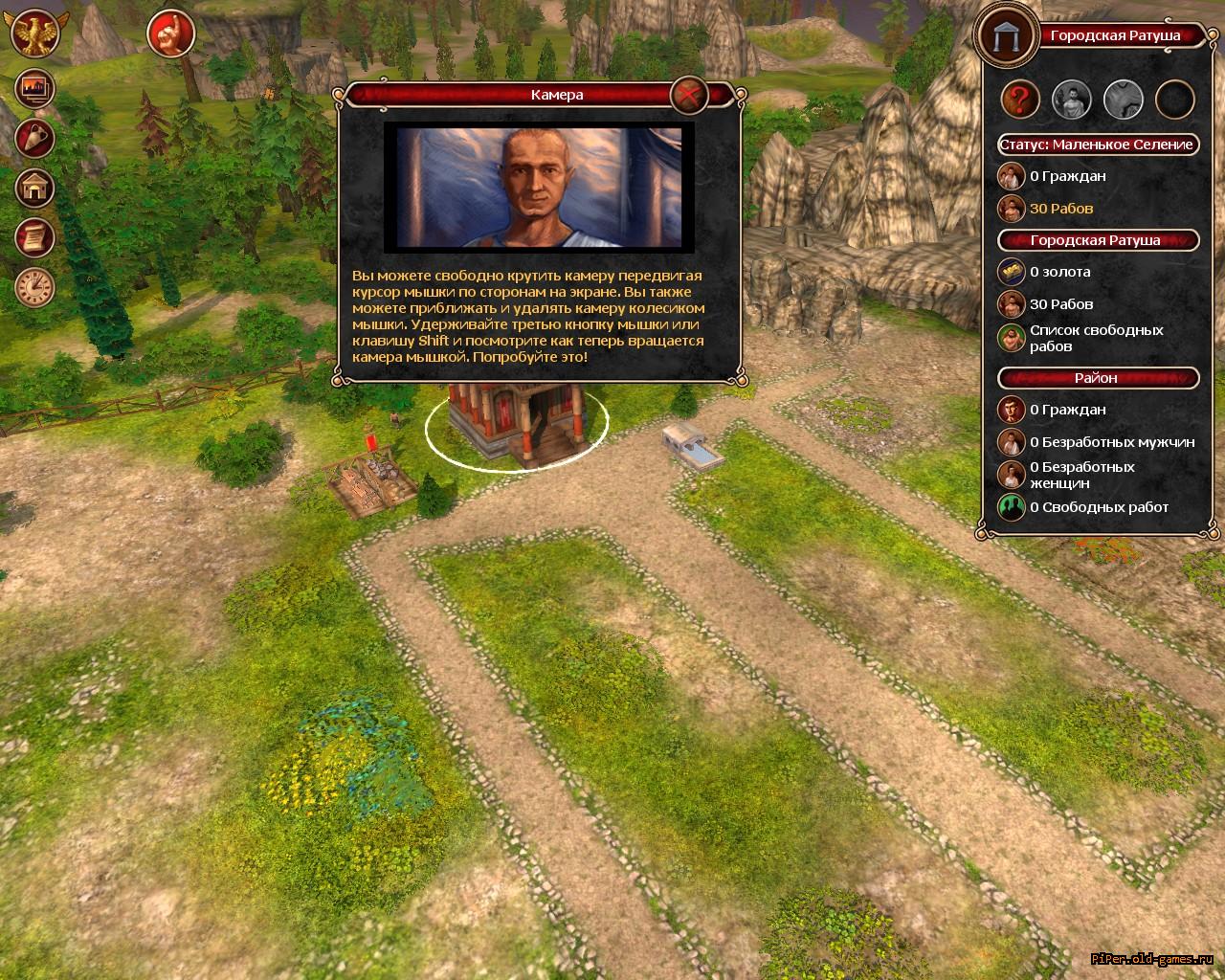Image resolution: width=1225 pixels, height=980 pixels.
Task: Select the highlighted 30 Рабов row
Action: 1060,208
